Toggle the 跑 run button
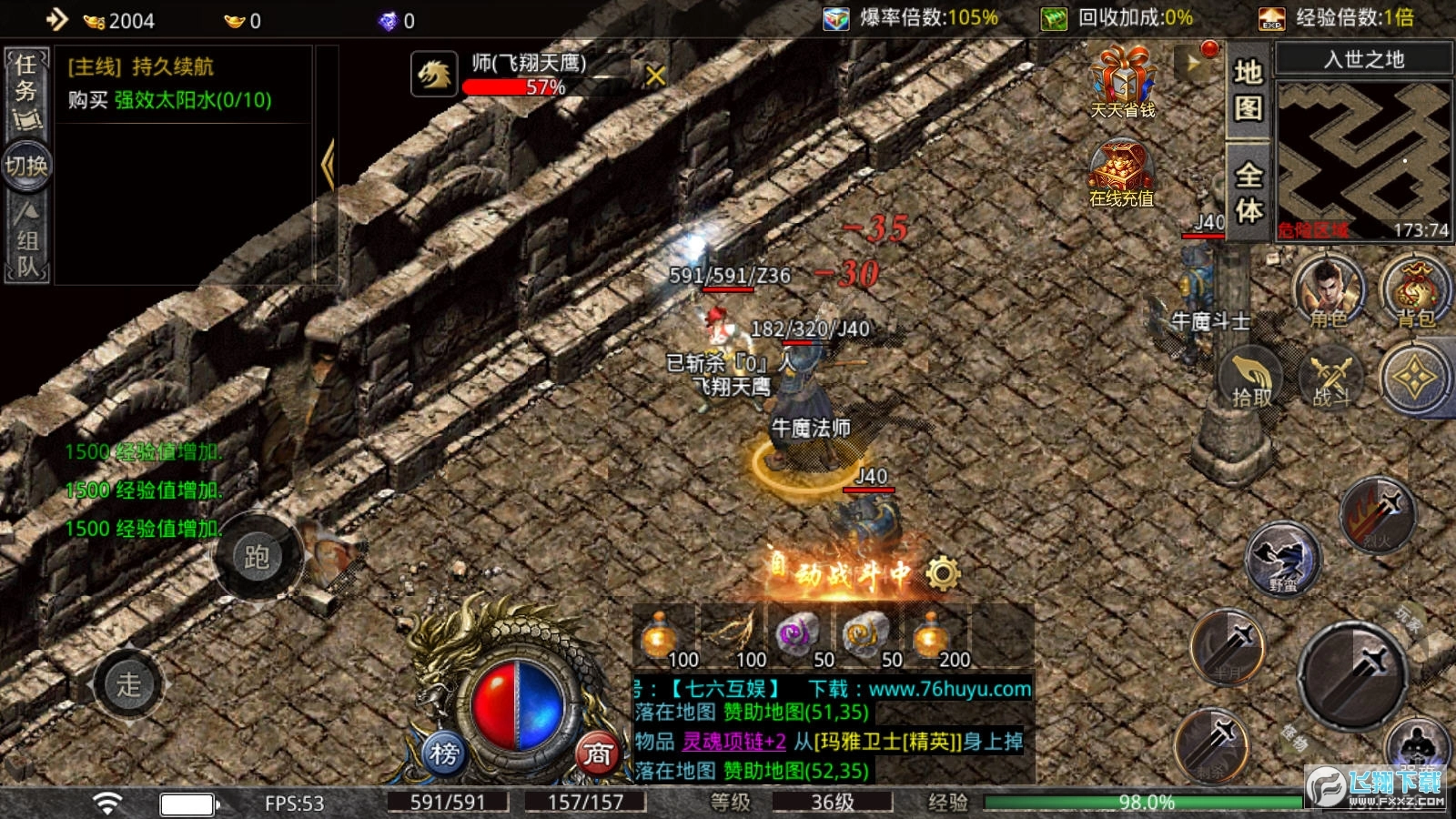This screenshot has height=819, width=1456. pyautogui.click(x=257, y=556)
